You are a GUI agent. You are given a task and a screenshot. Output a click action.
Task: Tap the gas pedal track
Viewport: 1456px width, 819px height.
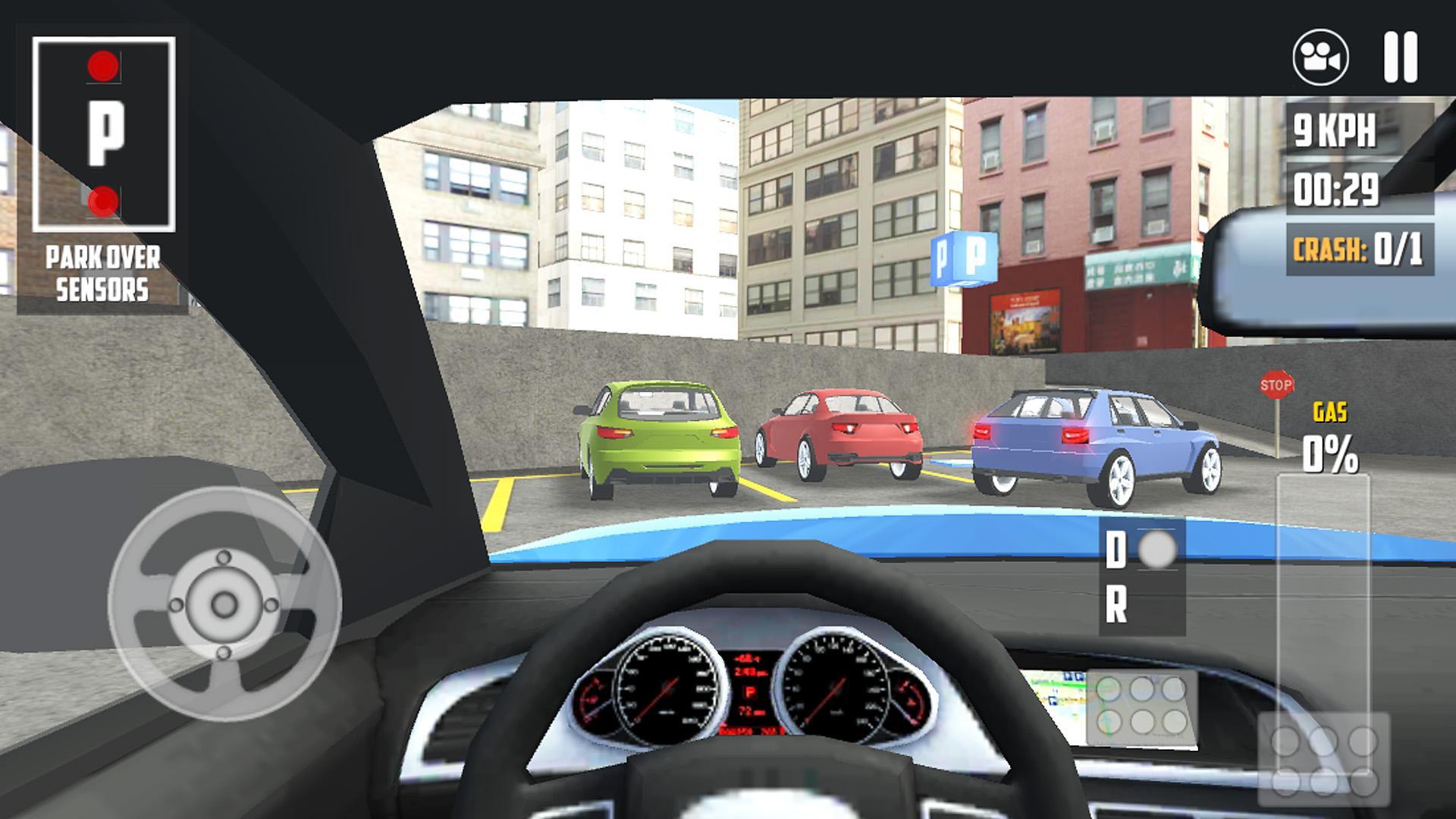pos(1323,591)
